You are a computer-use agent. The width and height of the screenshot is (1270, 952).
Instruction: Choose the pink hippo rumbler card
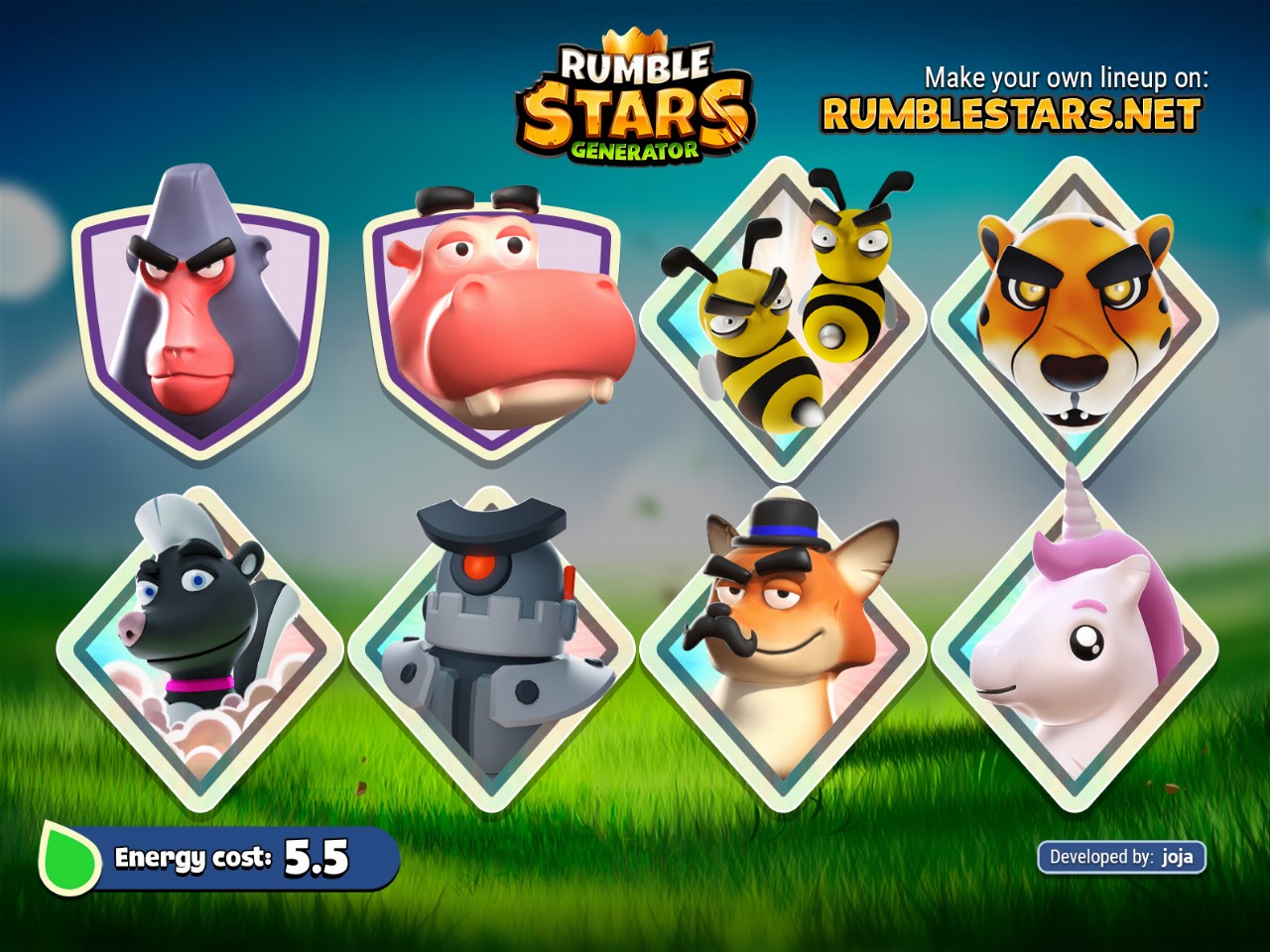pyautogui.click(x=493, y=317)
